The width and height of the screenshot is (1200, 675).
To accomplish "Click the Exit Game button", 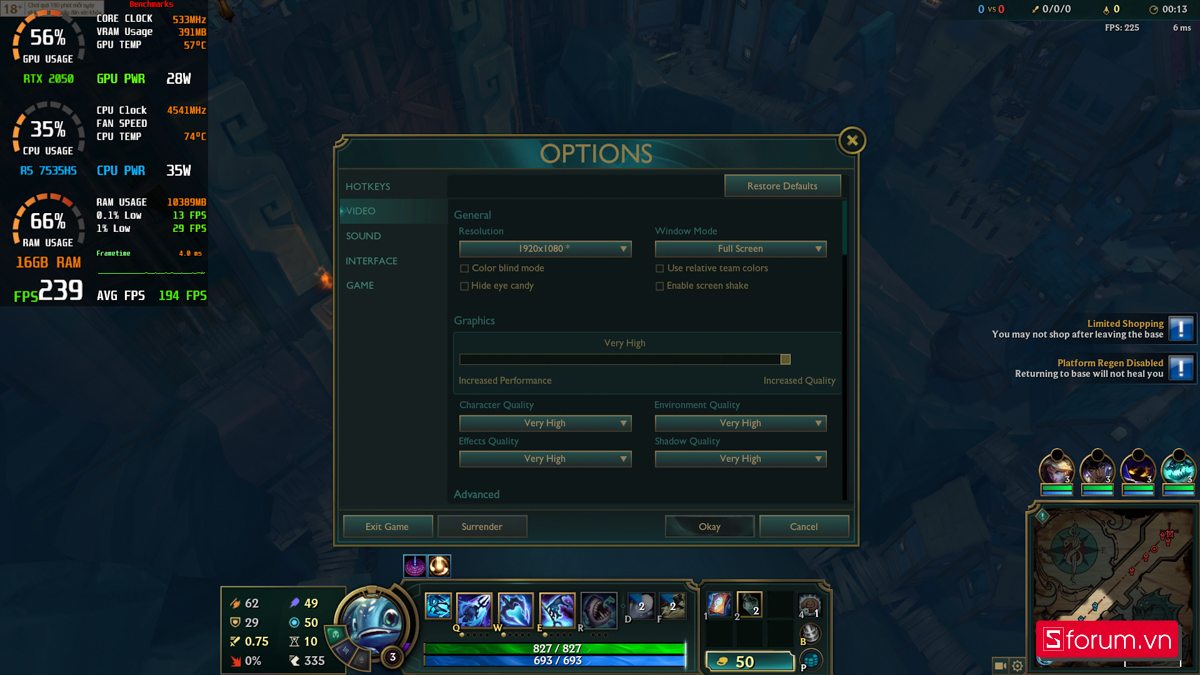I will click(x=387, y=527).
